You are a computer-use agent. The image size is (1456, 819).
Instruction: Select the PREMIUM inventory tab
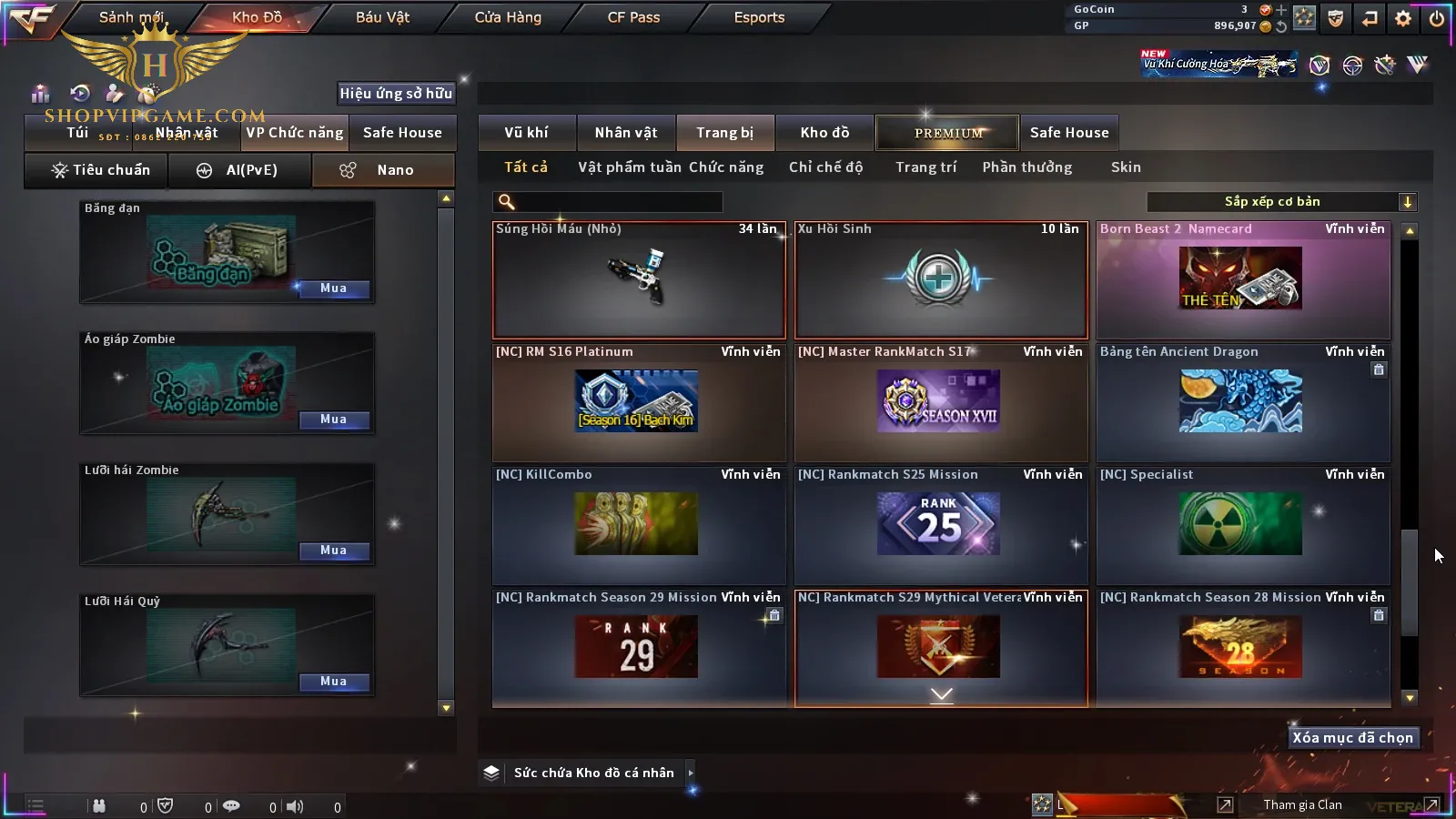pos(948,133)
